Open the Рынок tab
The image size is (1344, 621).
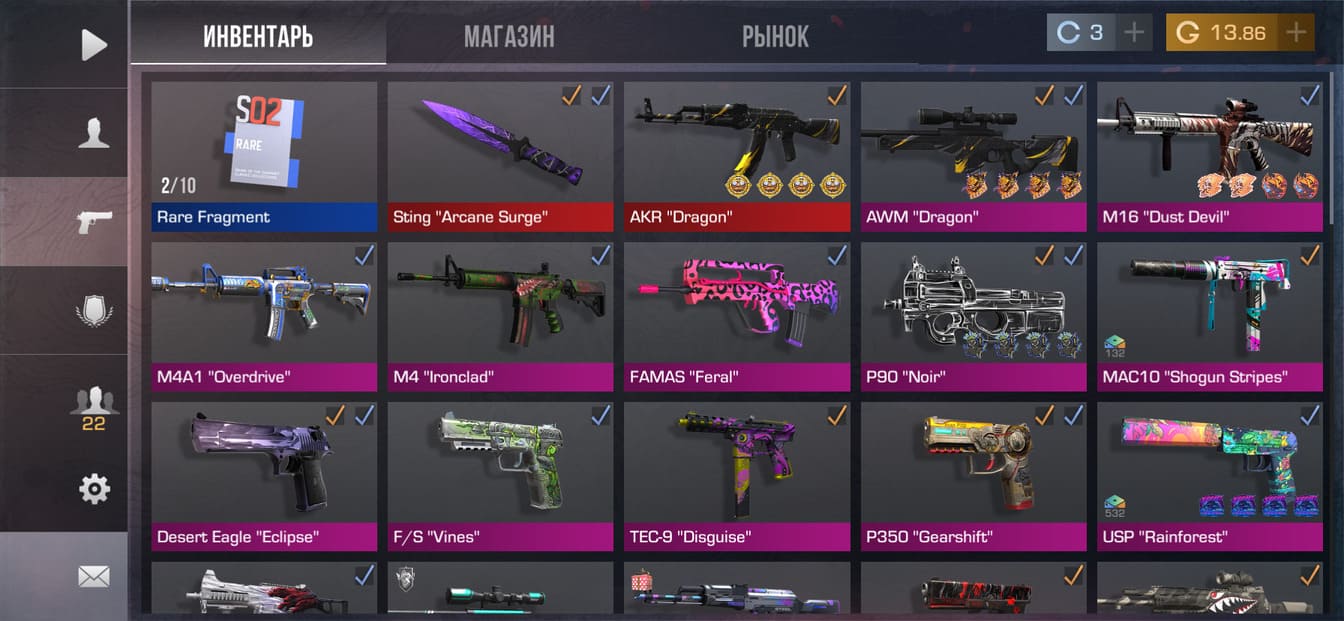[x=775, y=37]
